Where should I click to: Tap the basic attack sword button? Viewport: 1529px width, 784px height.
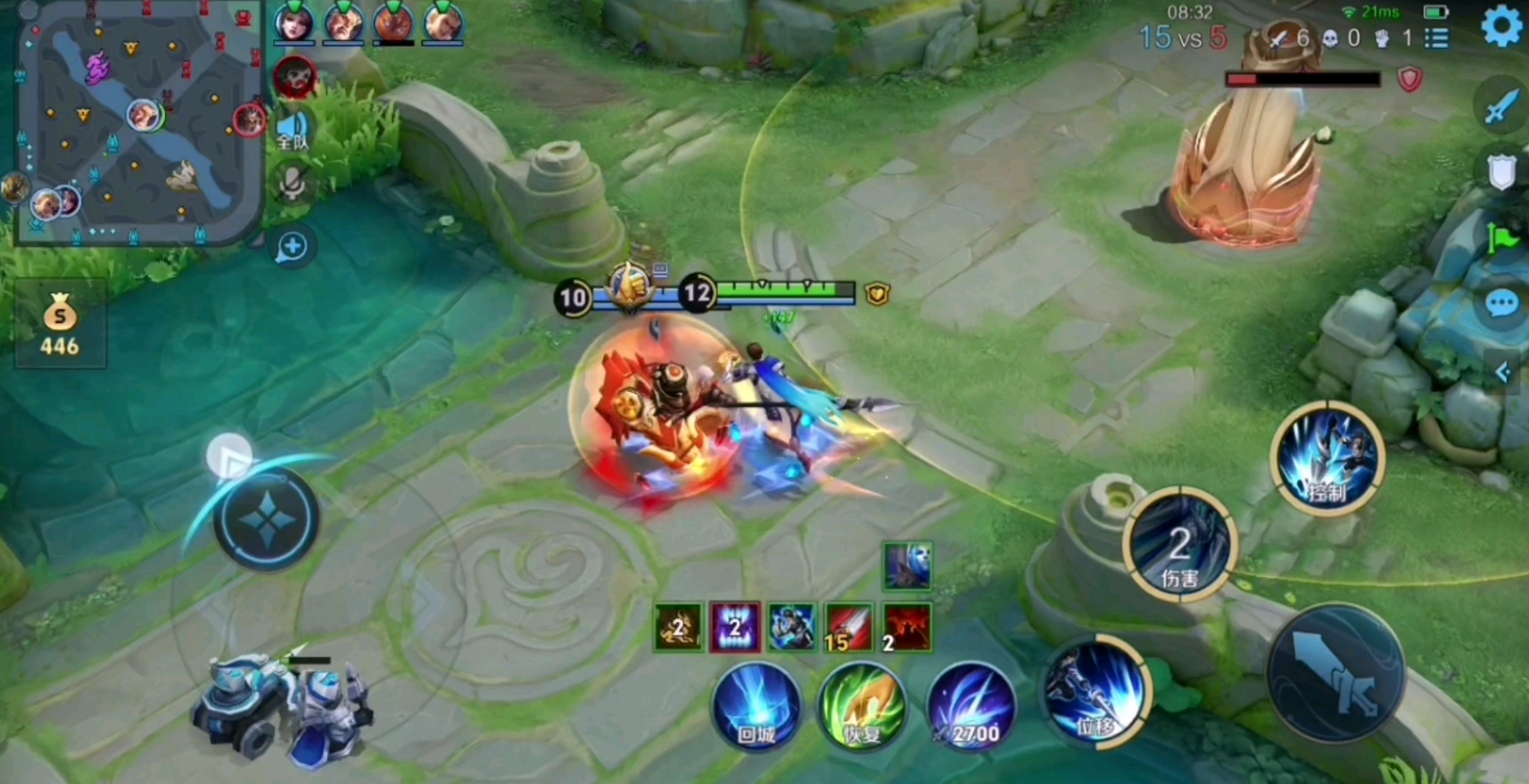click(1335, 673)
